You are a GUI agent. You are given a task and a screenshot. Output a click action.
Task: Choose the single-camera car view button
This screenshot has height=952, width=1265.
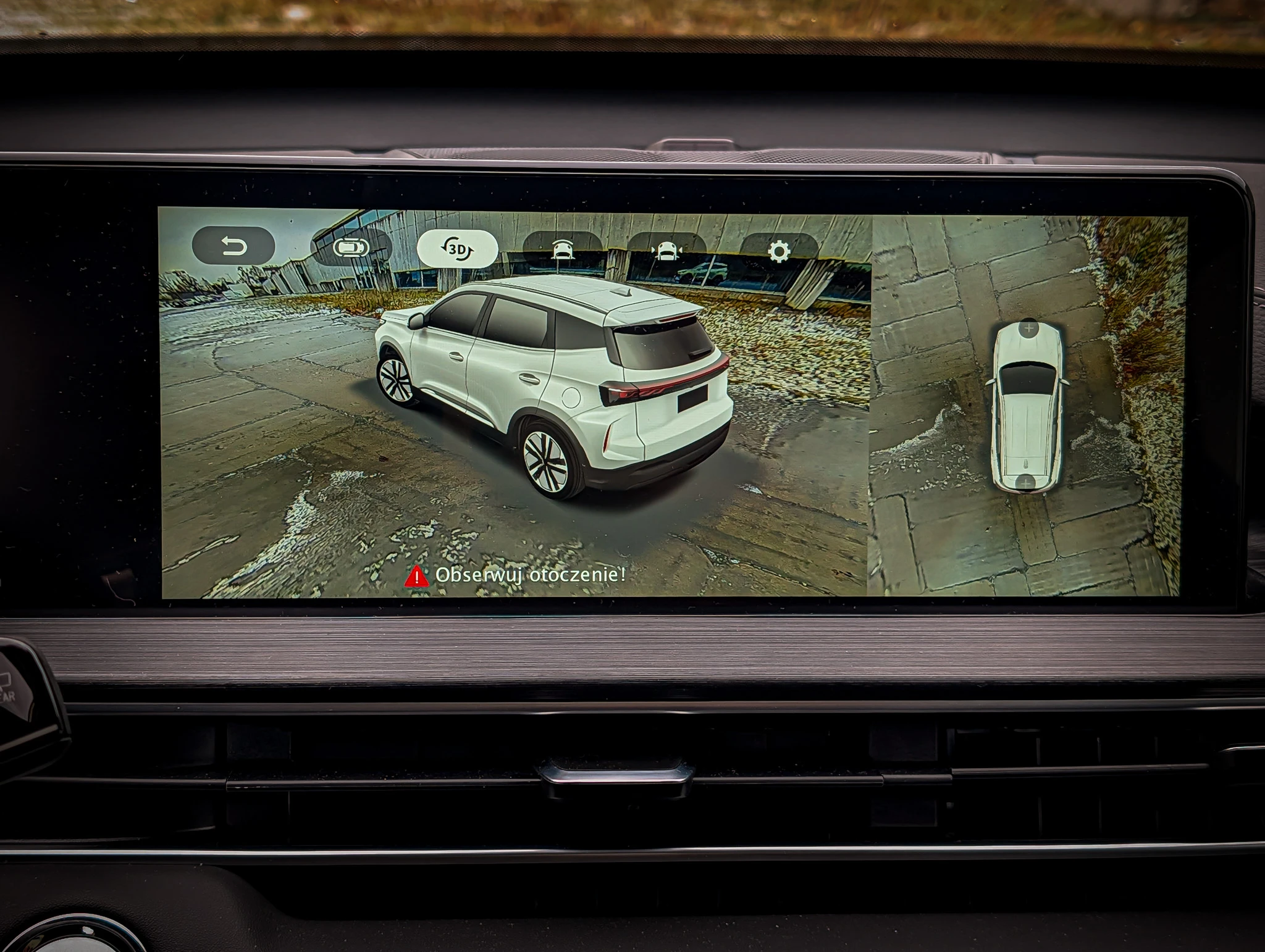click(x=562, y=250)
